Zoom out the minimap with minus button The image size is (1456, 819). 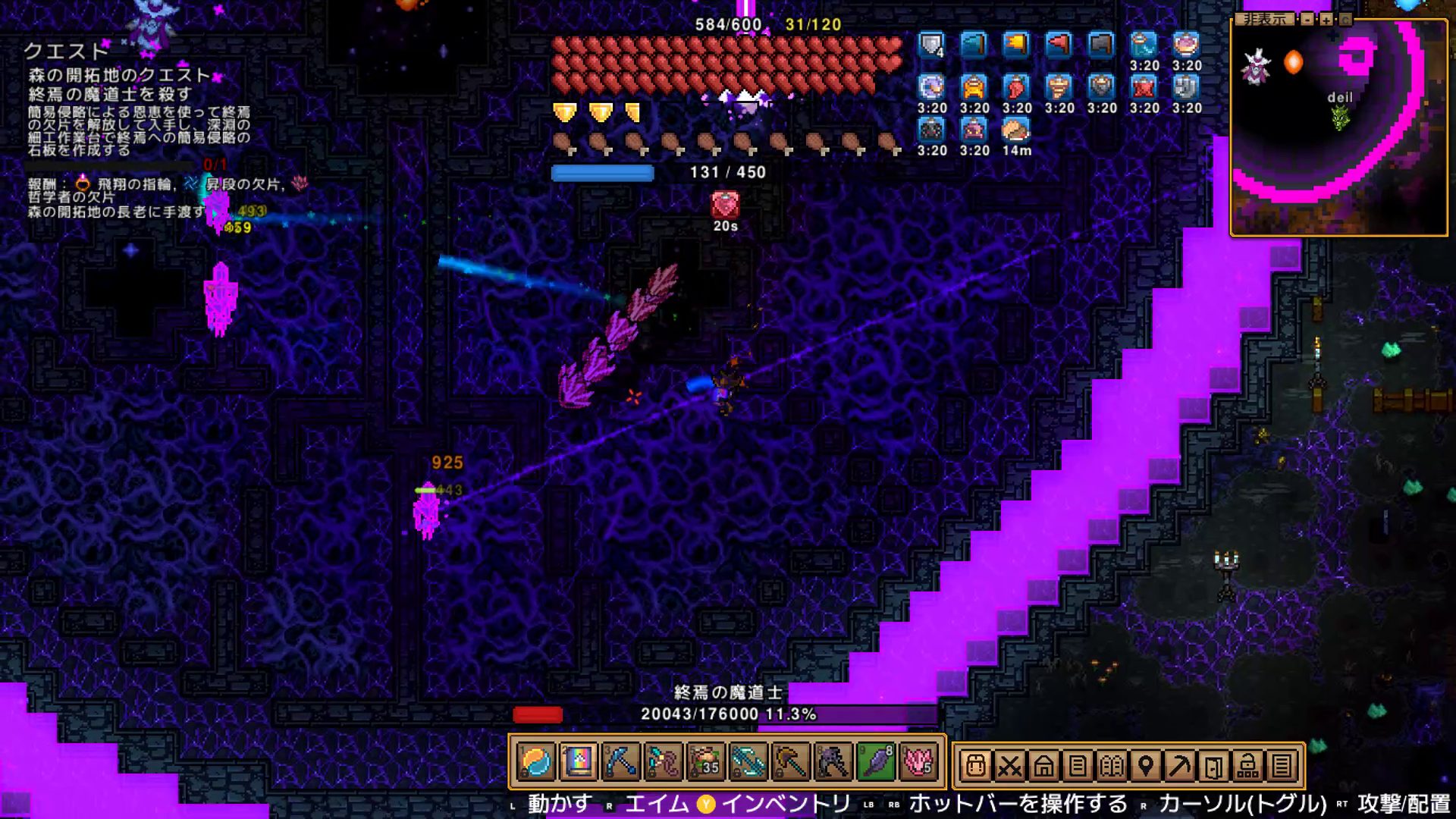coord(1307,19)
